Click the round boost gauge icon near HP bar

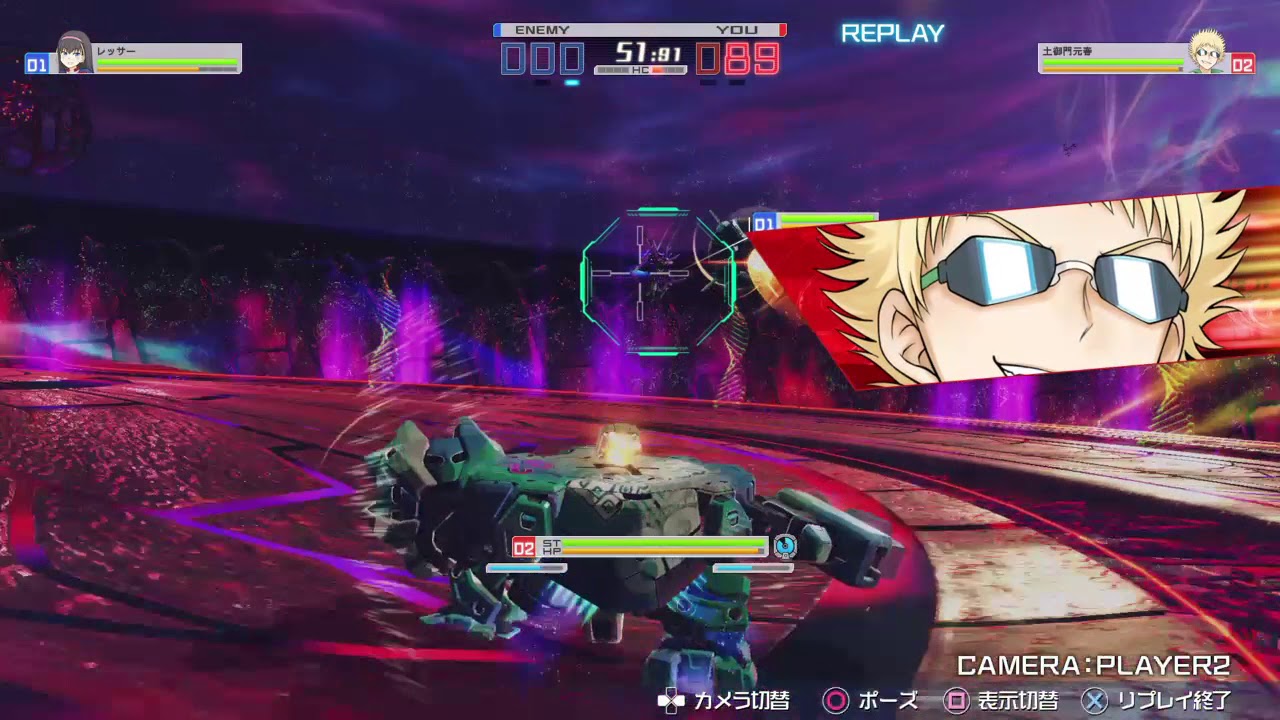click(785, 546)
